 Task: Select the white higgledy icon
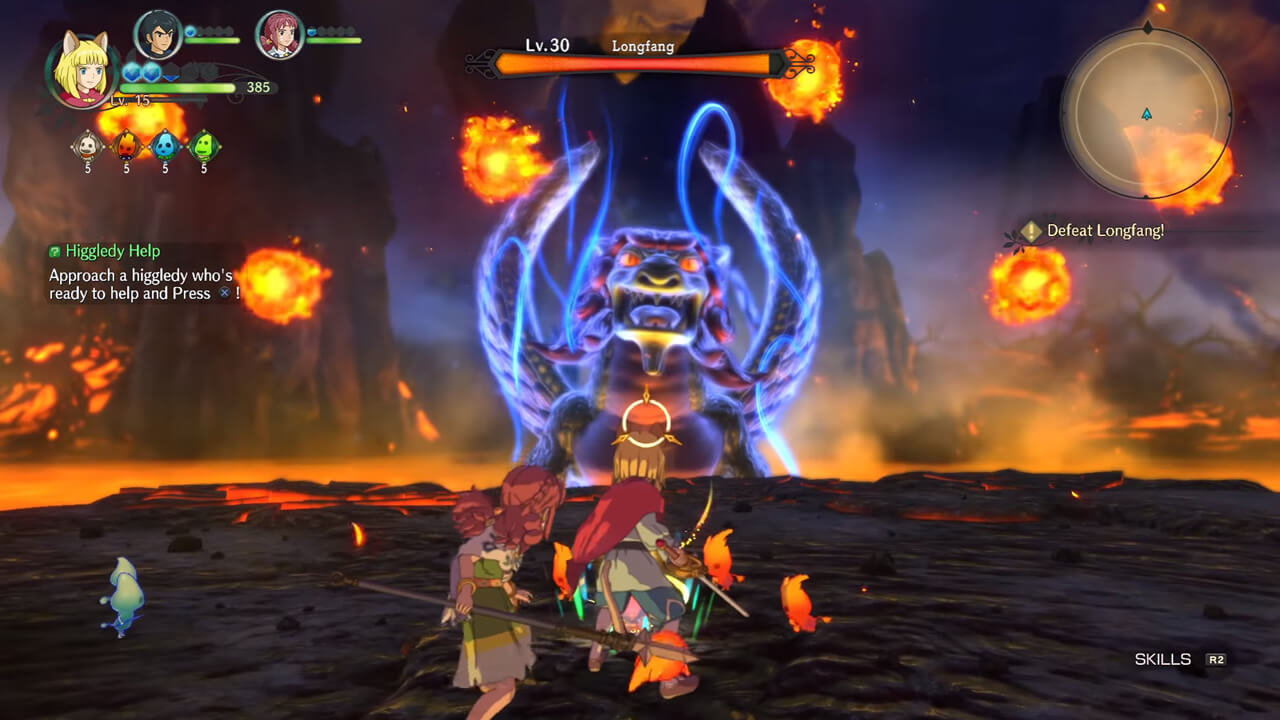point(88,146)
